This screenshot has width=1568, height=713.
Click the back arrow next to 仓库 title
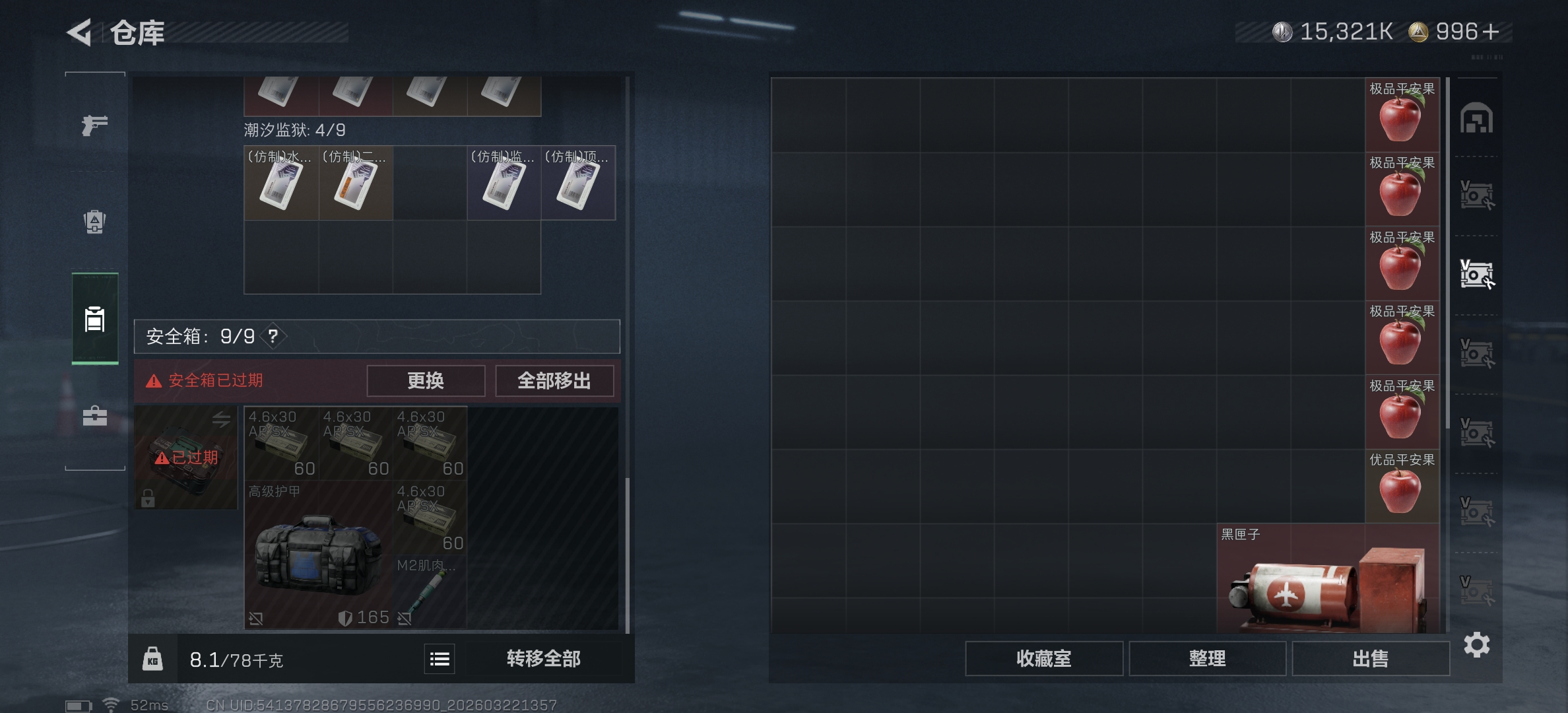(x=79, y=33)
